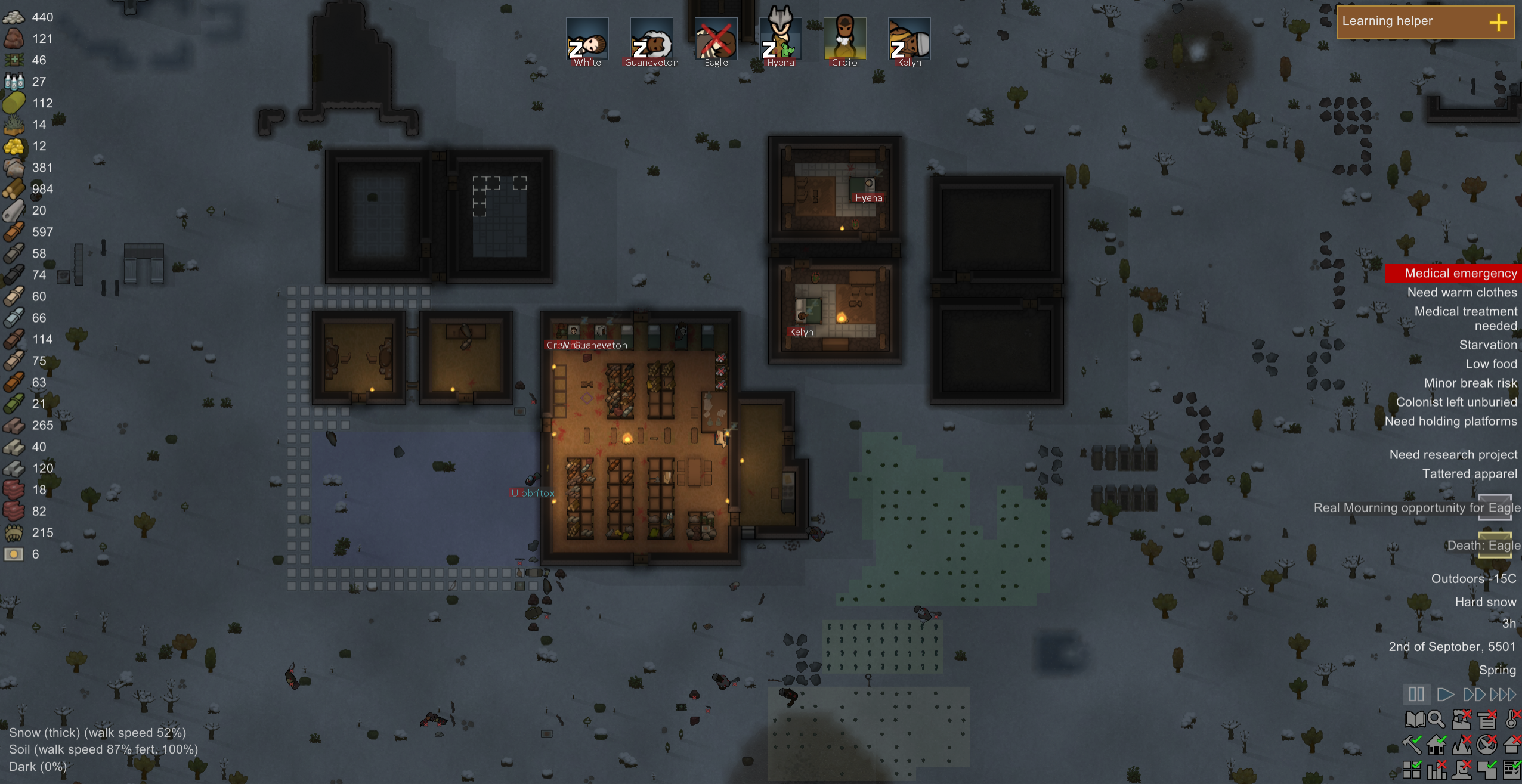Viewport: 1522px width, 784px height.
Task: Select colonist Kelyn's portrait
Action: coord(909,39)
